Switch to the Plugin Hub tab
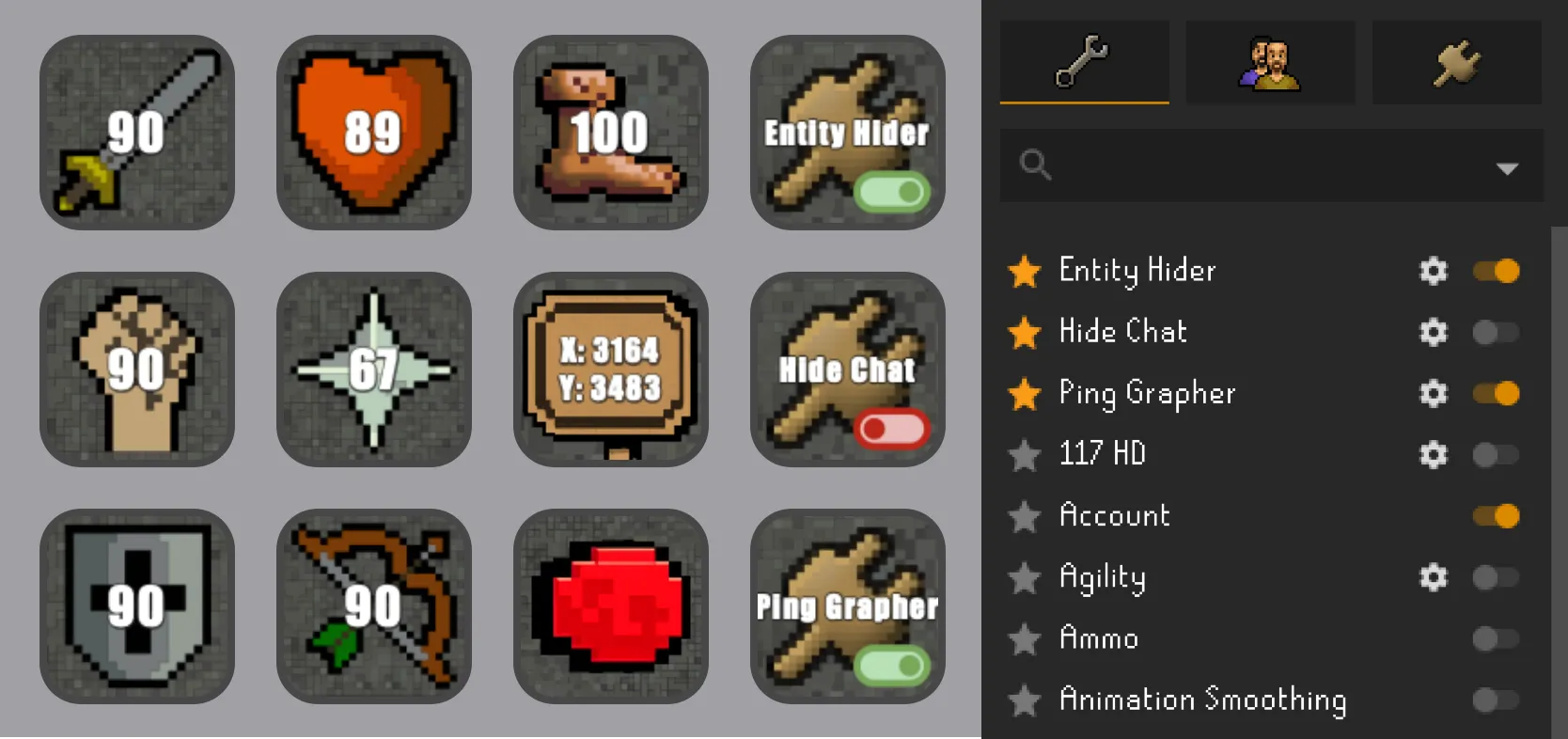 [1456, 62]
